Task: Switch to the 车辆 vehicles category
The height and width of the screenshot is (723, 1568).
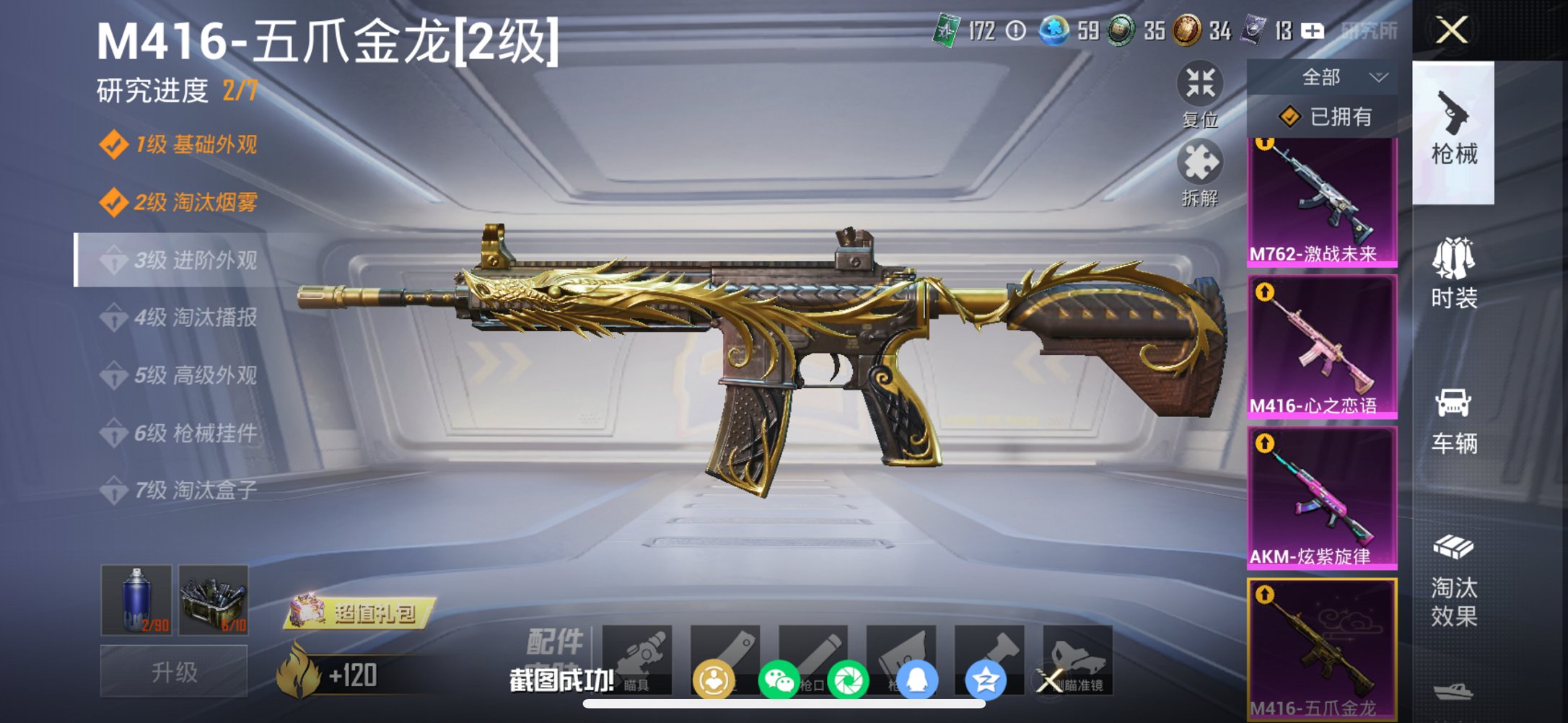Action: pos(1455,415)
